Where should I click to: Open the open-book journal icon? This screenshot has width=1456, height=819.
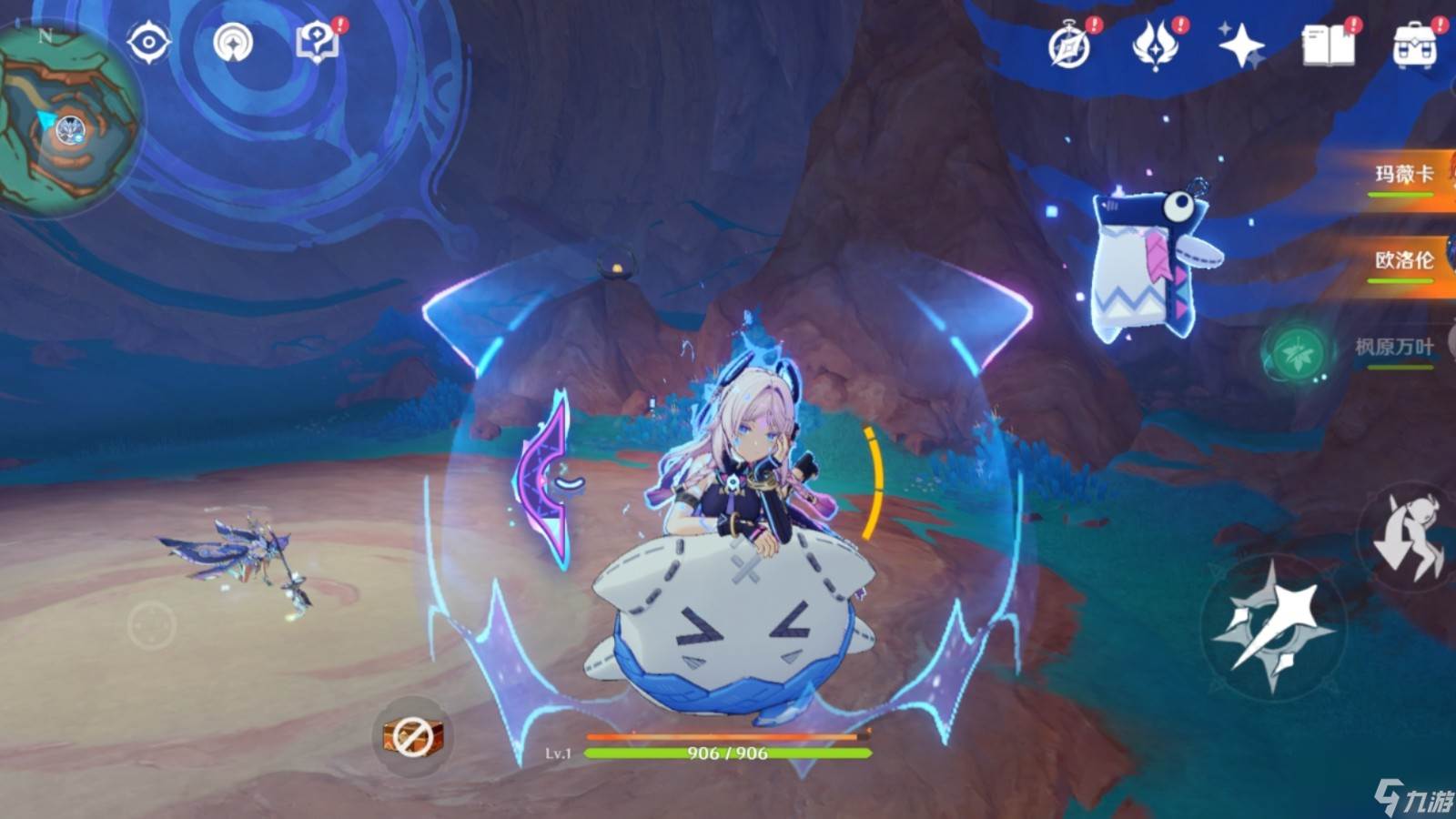click(1328, 45)
